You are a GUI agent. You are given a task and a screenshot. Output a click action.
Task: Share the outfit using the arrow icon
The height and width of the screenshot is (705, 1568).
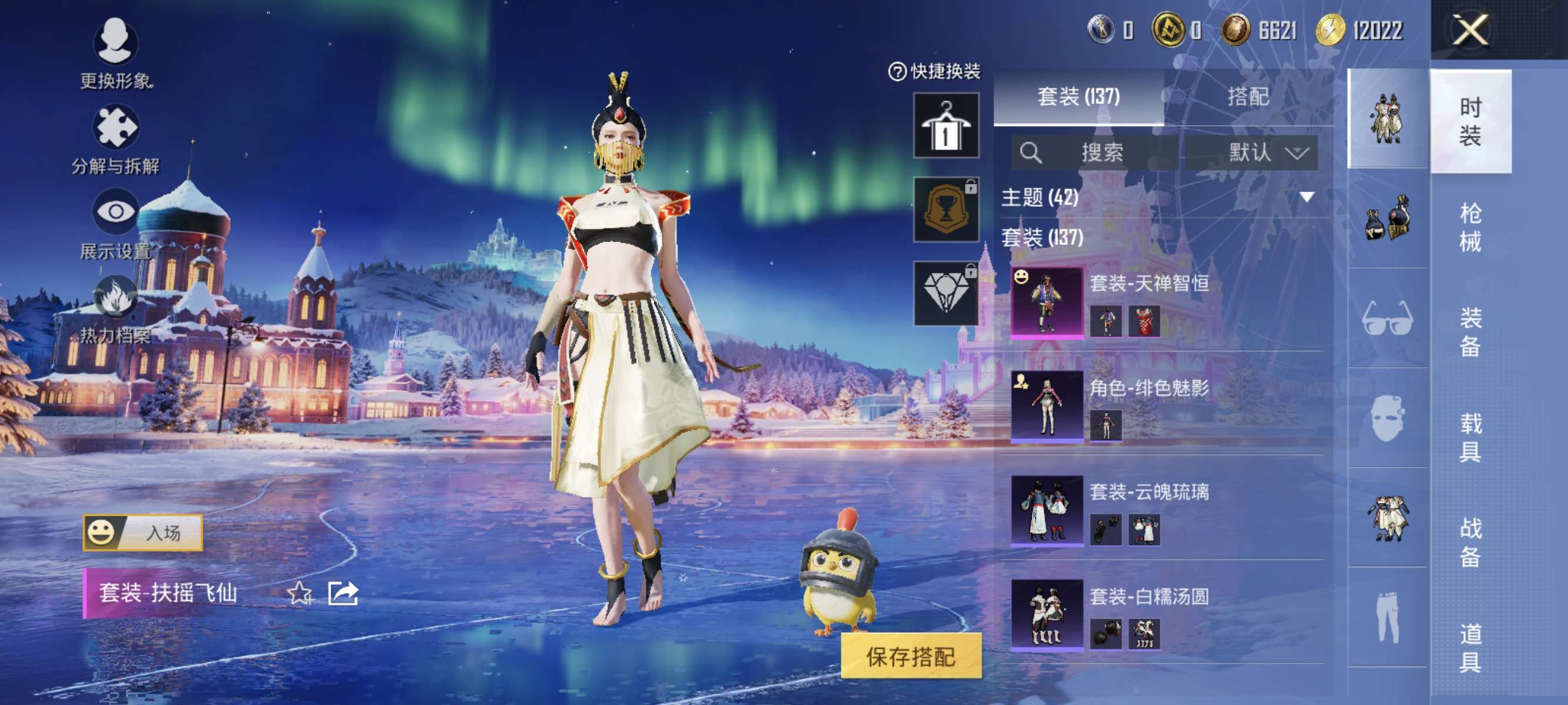click(344, 593)
